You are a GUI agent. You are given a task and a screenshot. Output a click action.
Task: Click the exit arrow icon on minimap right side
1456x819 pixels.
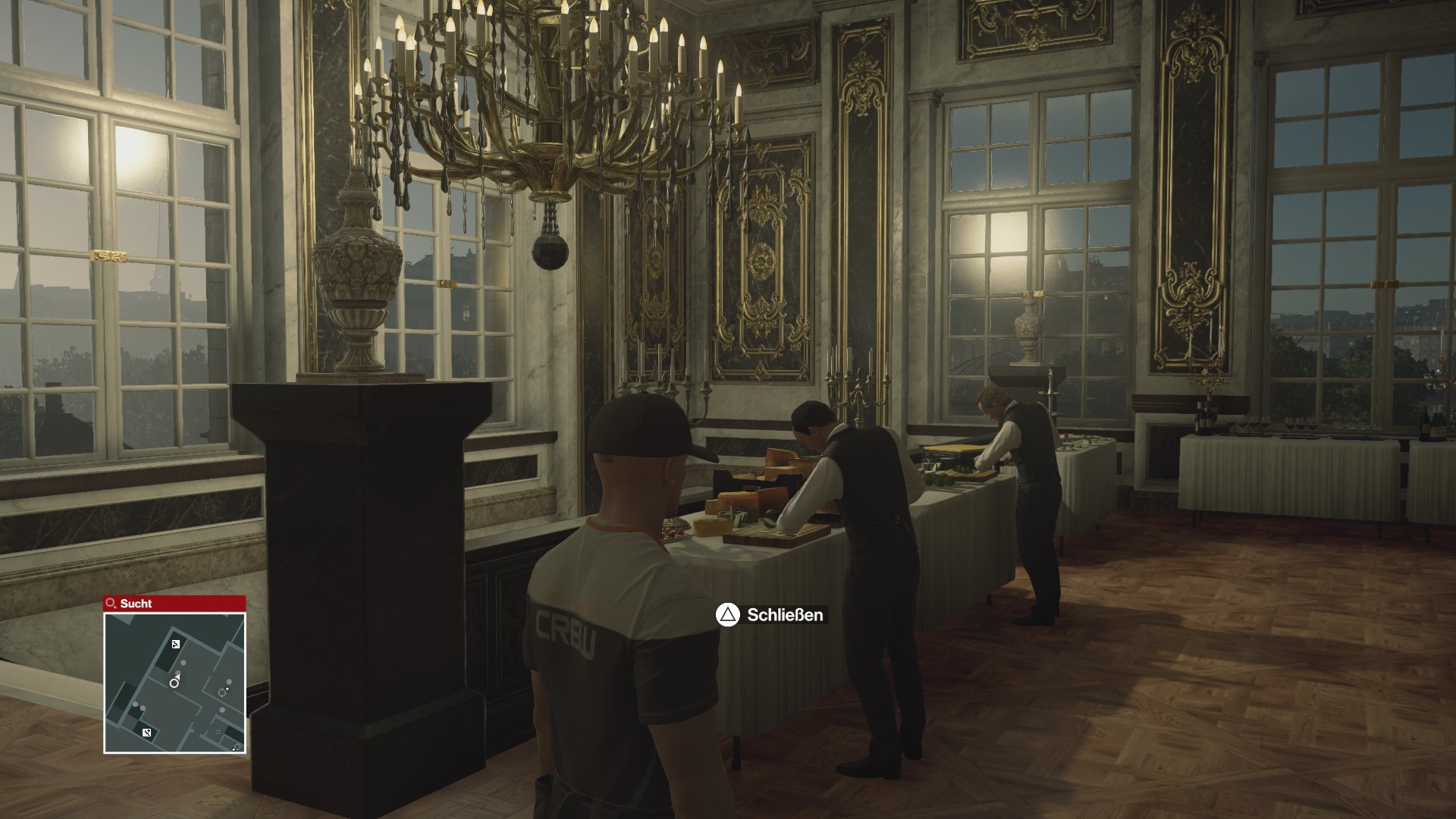coord(227,689)
